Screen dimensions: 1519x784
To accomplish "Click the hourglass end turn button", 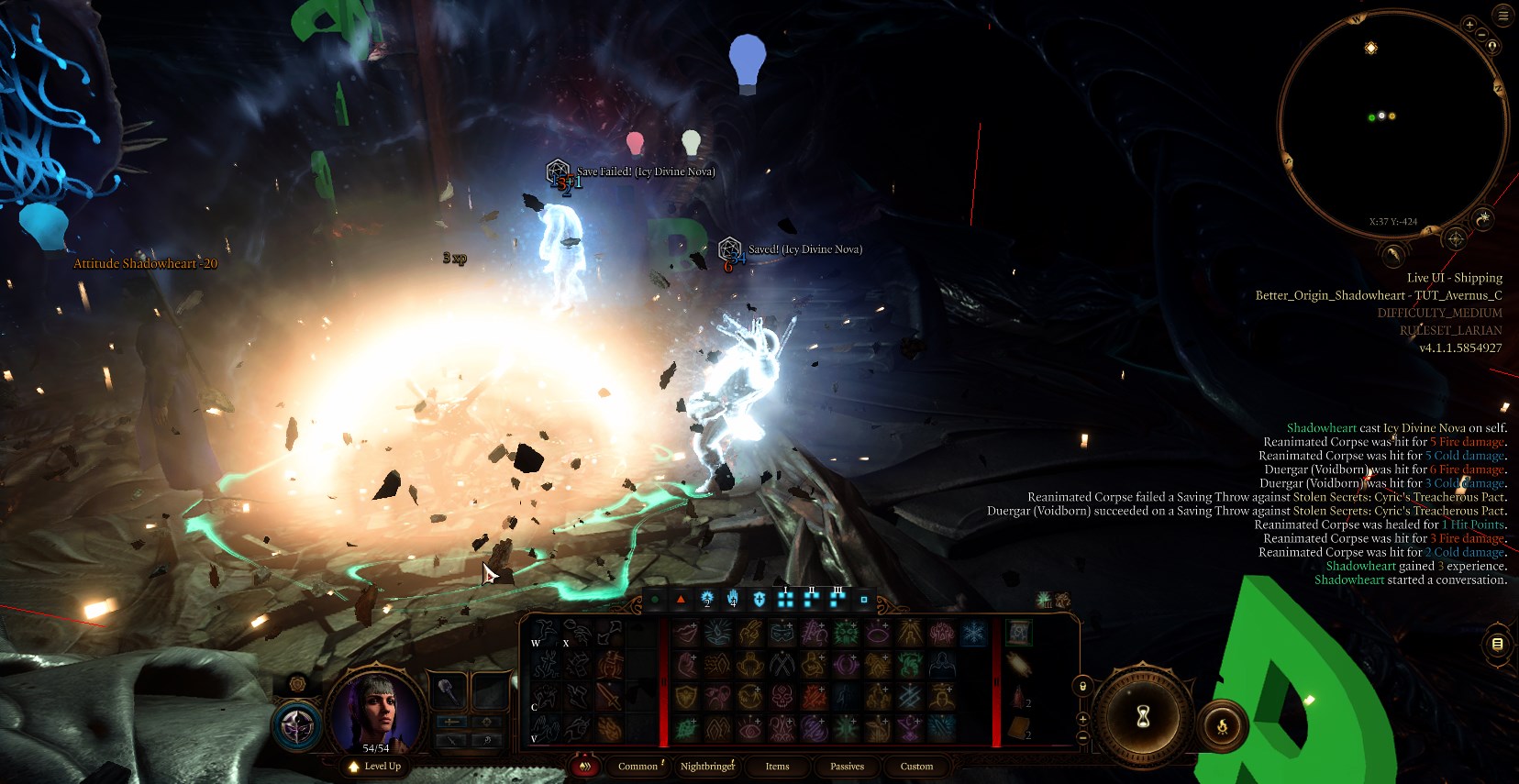I will (1143, 717).
